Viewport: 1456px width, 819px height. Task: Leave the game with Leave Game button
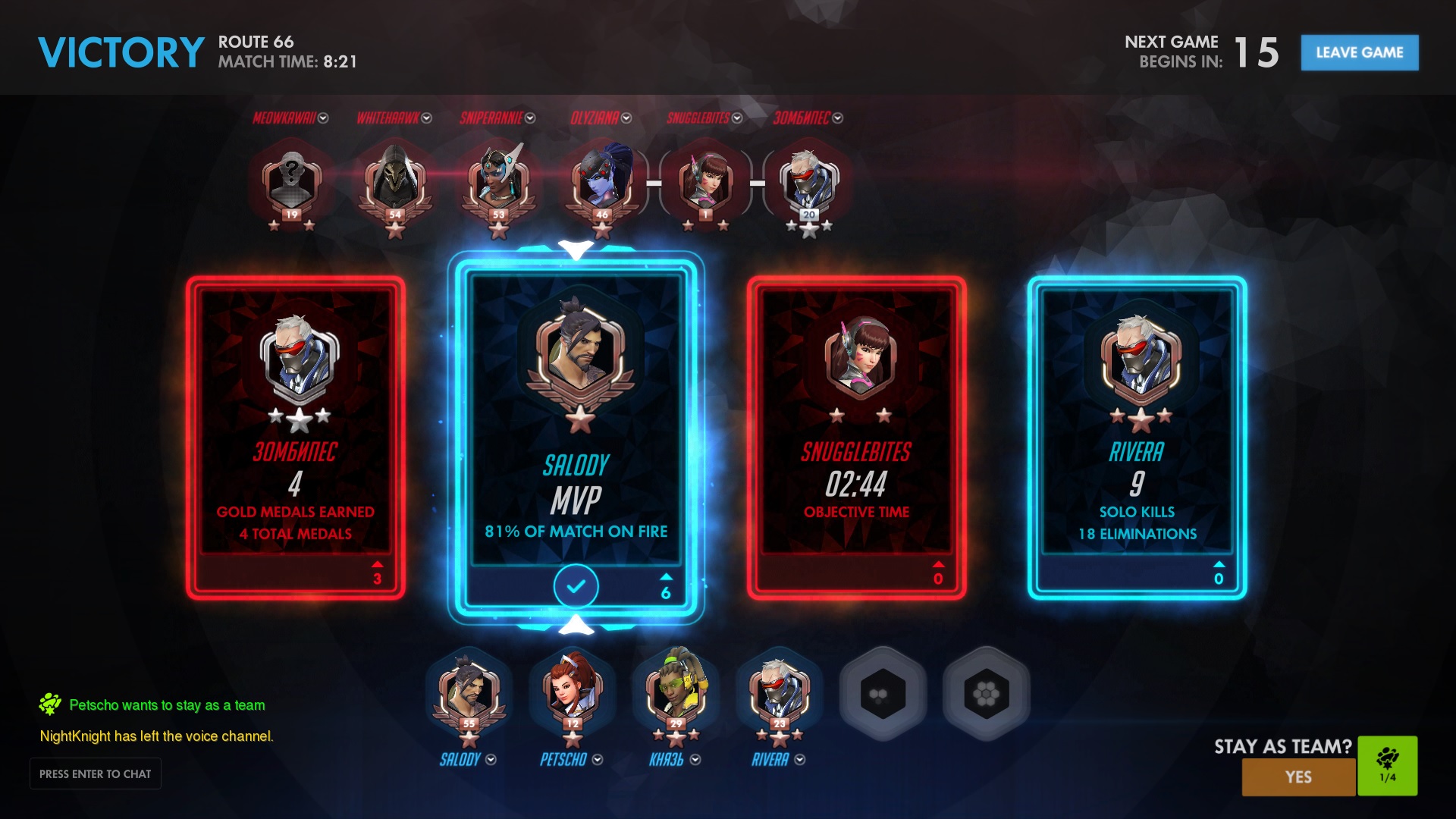coord(1359,52)
